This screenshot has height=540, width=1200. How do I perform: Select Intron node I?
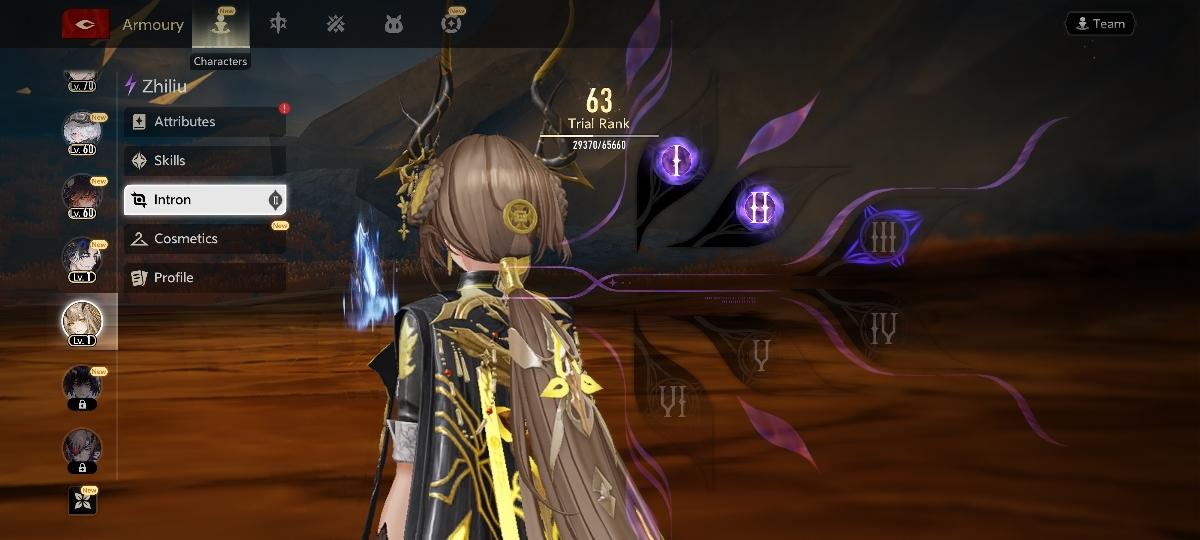pos(676,160)
